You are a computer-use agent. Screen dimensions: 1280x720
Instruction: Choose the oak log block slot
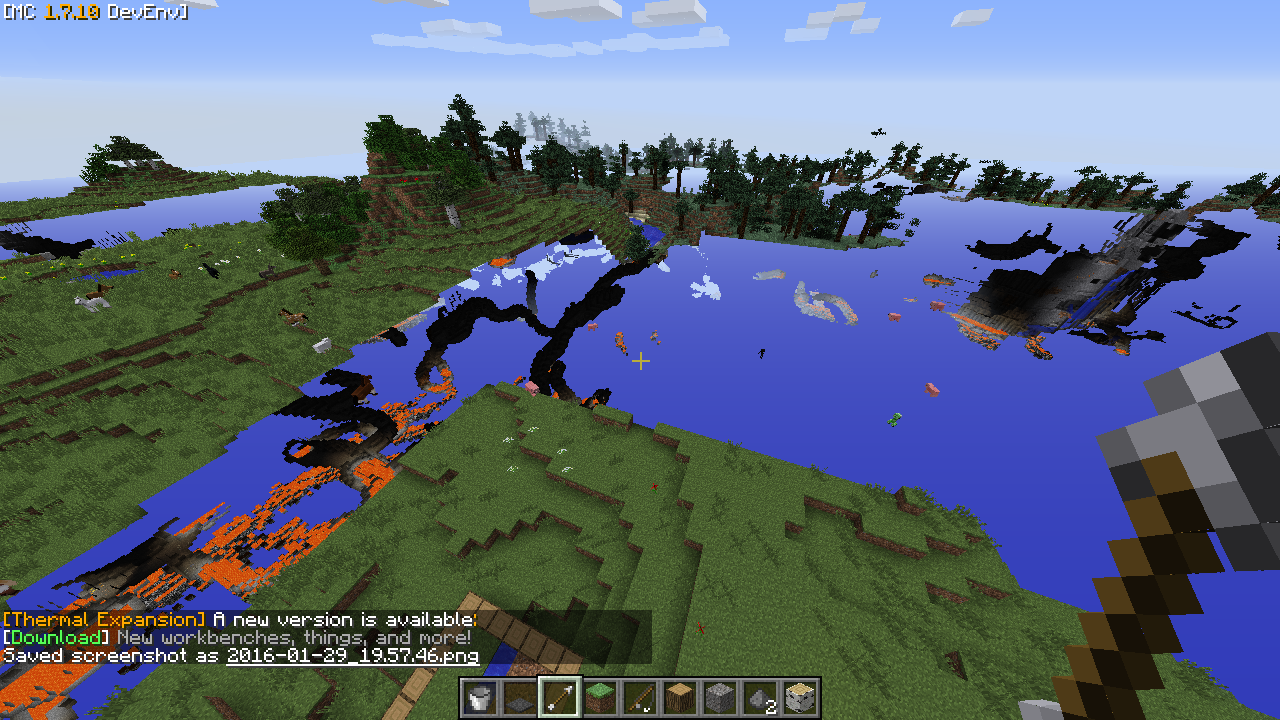point(679,697)
